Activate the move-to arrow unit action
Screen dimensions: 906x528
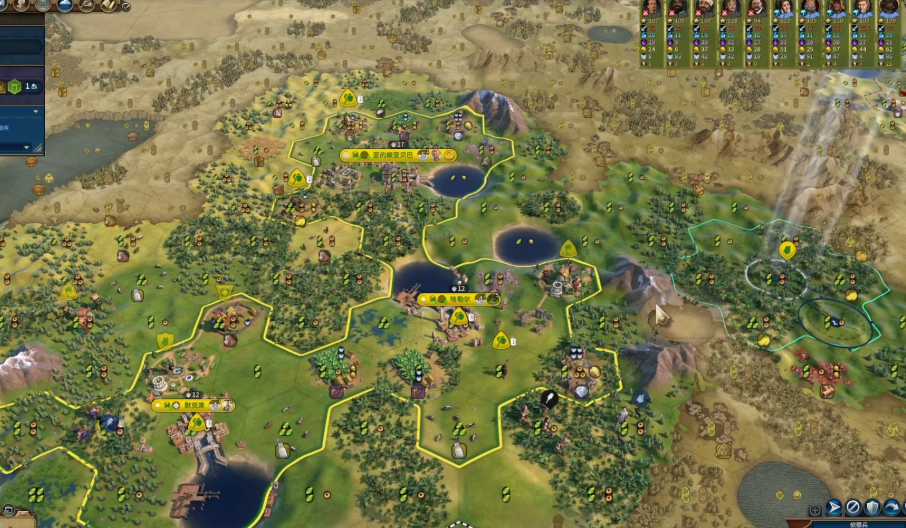[x=834, y=507]
